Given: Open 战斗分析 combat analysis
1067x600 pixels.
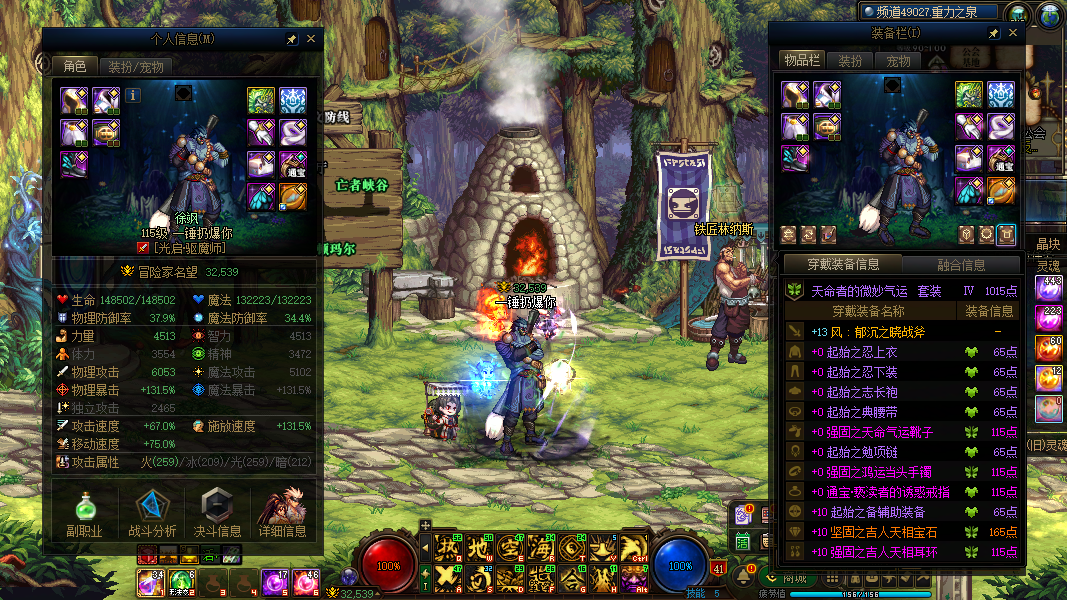Looking at the screenshot, I should click(152, 513).
